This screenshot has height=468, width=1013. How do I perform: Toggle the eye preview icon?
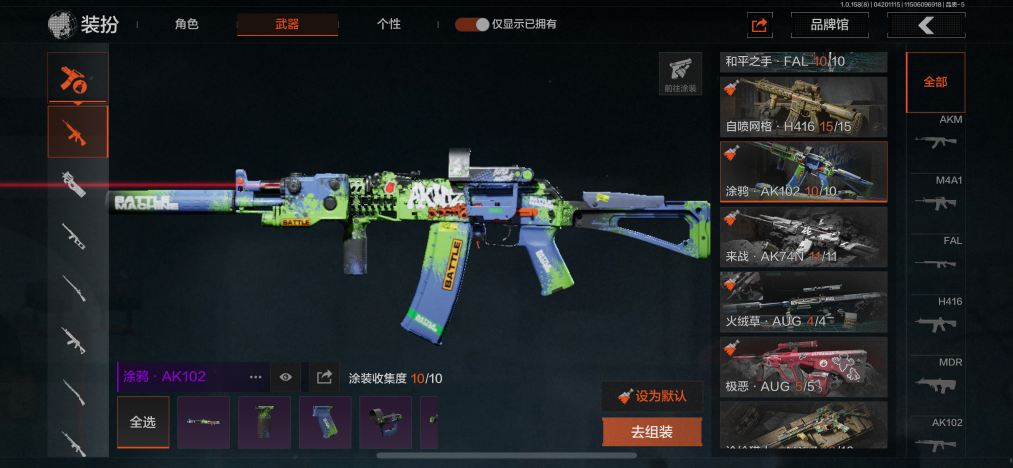pyautogui.click(x=286, y=377)
